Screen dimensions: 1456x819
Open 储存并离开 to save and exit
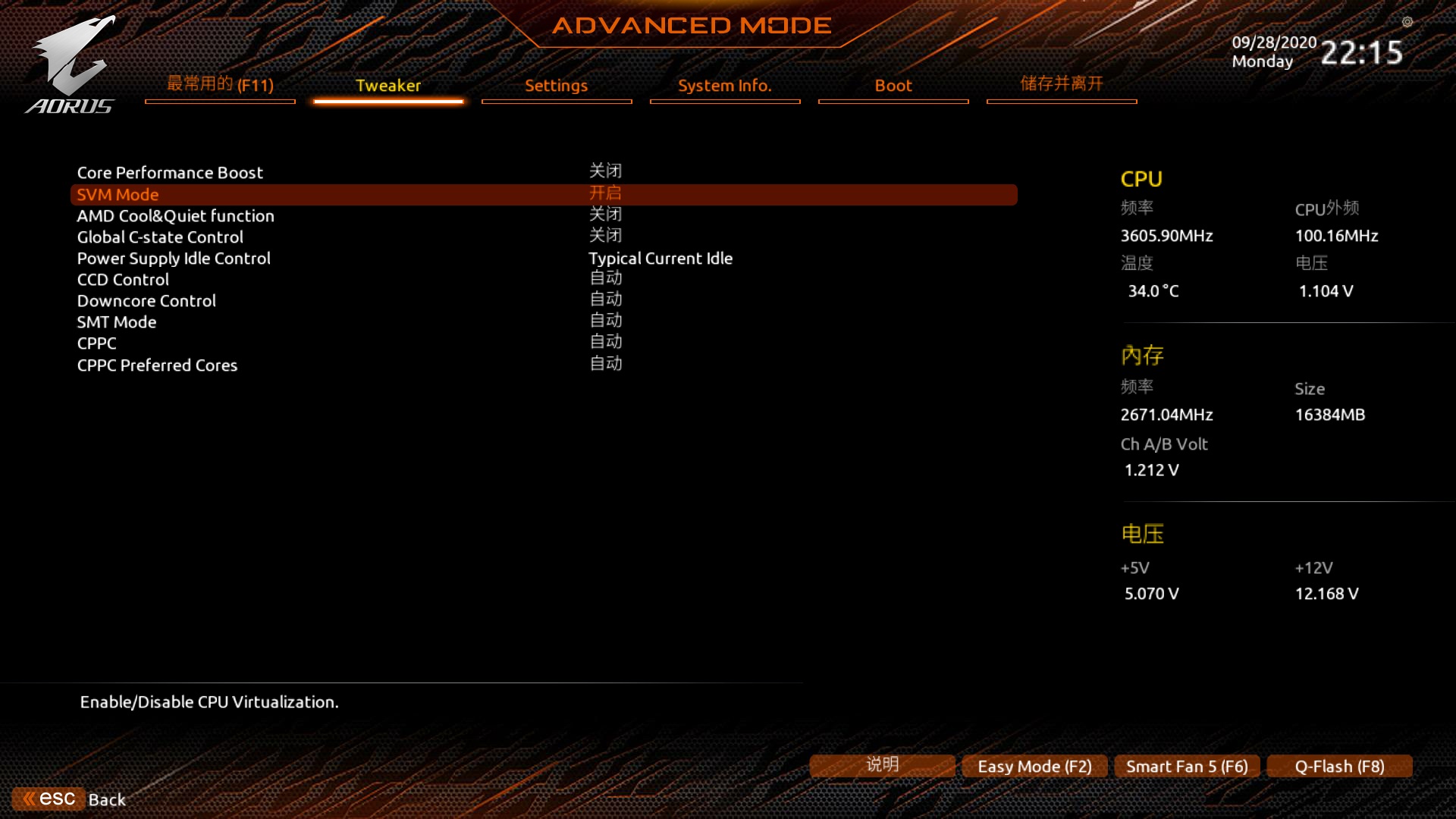click(x=1061, y=84)
